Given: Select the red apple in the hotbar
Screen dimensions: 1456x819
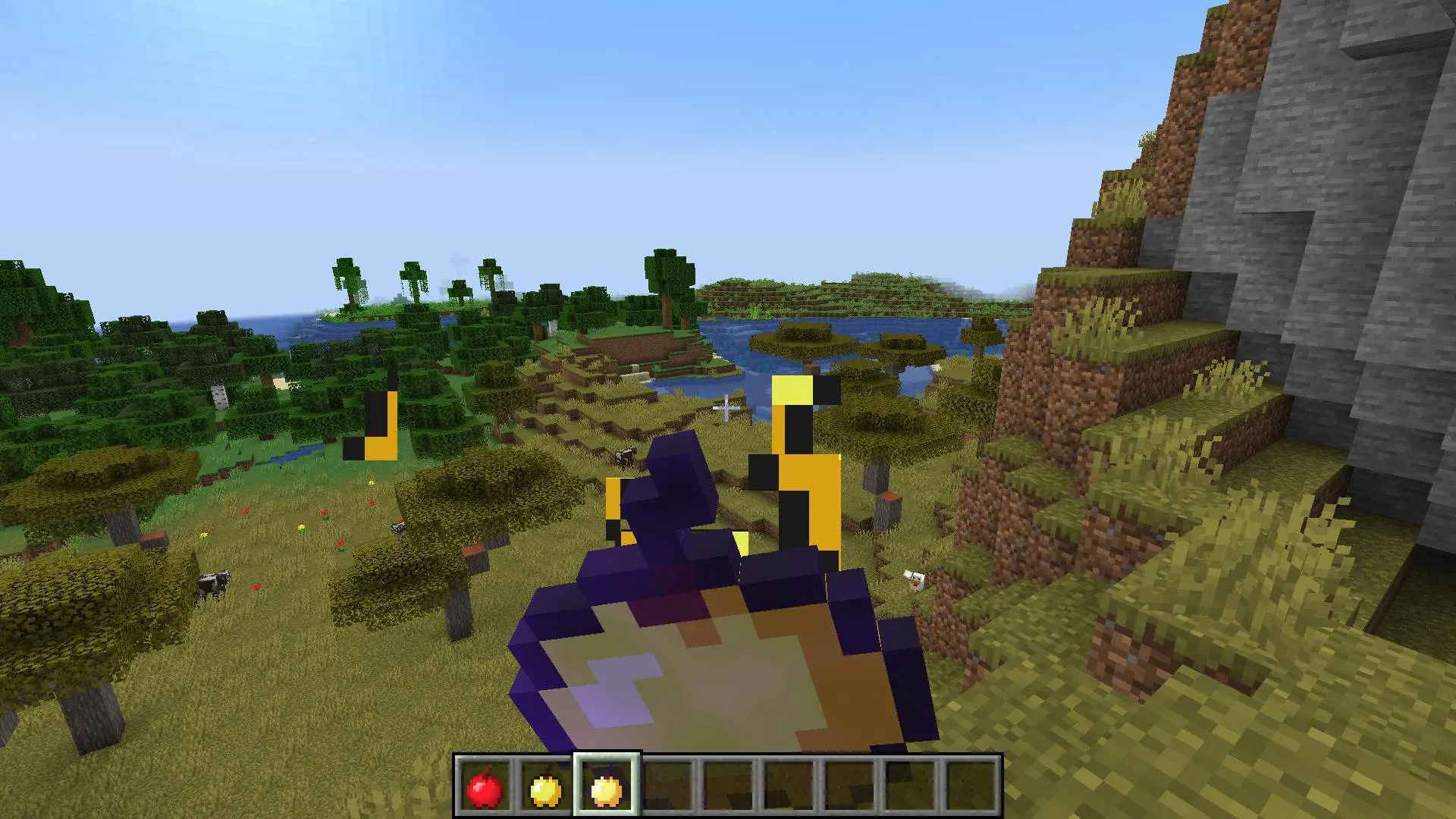Looking at the screenshot, I should click(x=485, y=785).
